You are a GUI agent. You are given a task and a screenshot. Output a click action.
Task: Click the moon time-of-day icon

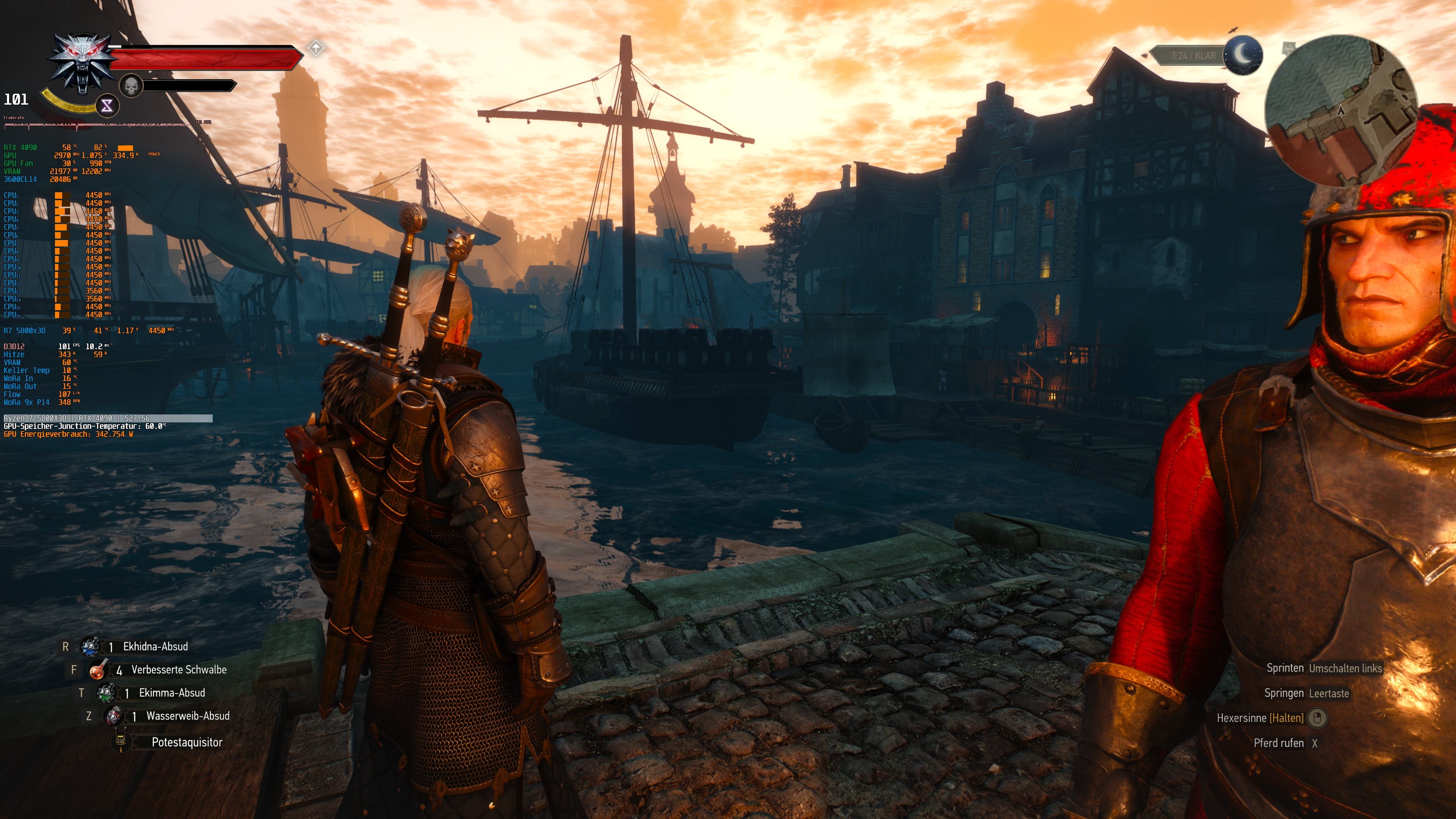[x=1243, y=55]
